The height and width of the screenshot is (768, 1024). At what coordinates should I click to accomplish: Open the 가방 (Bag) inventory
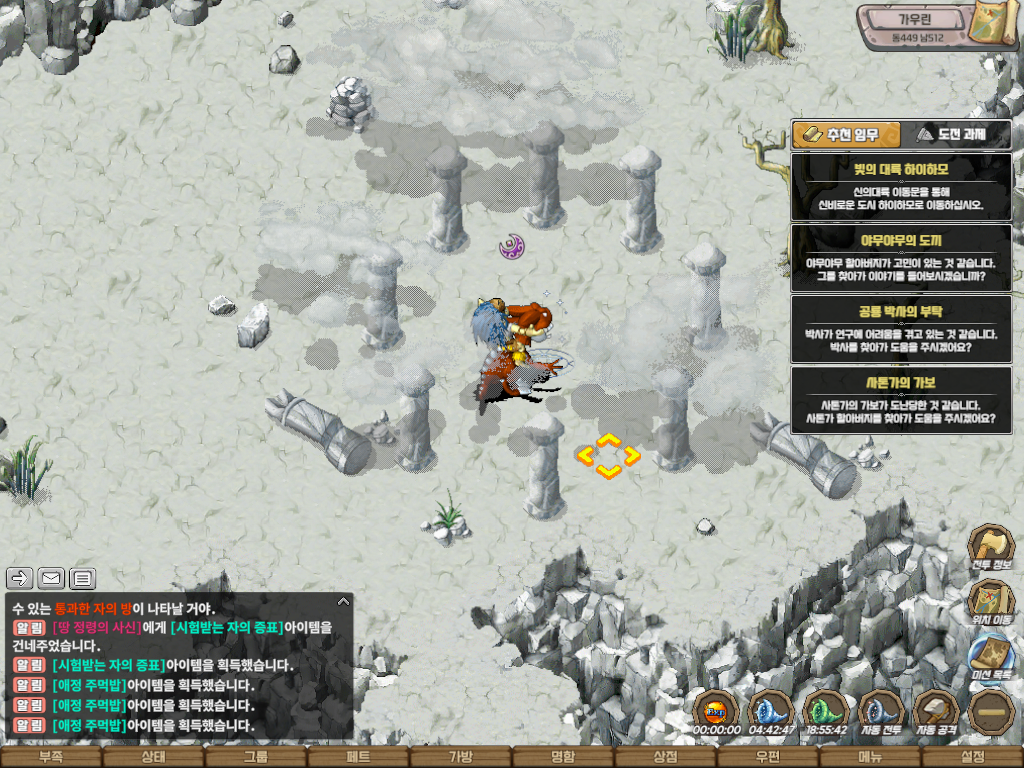coord(460,757)
